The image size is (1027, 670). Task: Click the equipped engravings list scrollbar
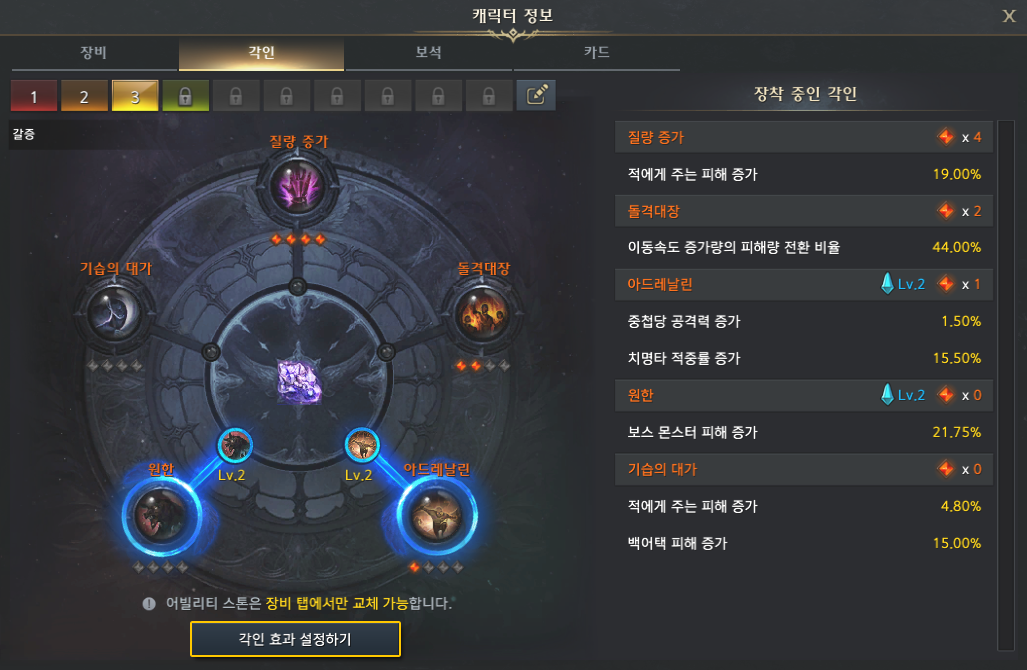pyautogui.click(x=1005, y=380)
